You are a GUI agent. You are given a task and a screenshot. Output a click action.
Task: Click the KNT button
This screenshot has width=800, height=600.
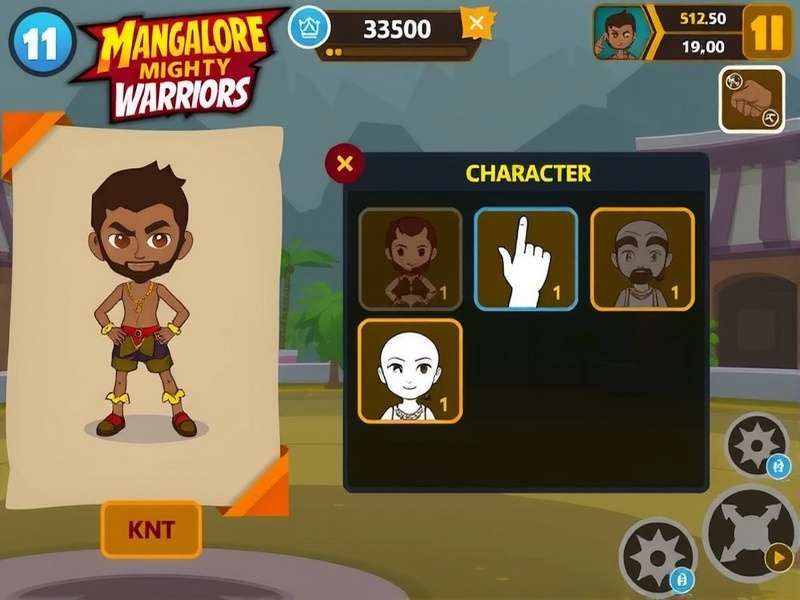pyautogui.click(x=151, y=529)
